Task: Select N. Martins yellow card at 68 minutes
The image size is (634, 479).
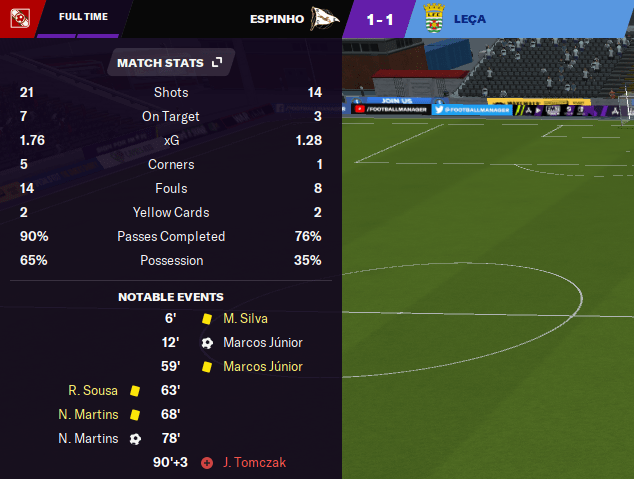Action: 88,414
